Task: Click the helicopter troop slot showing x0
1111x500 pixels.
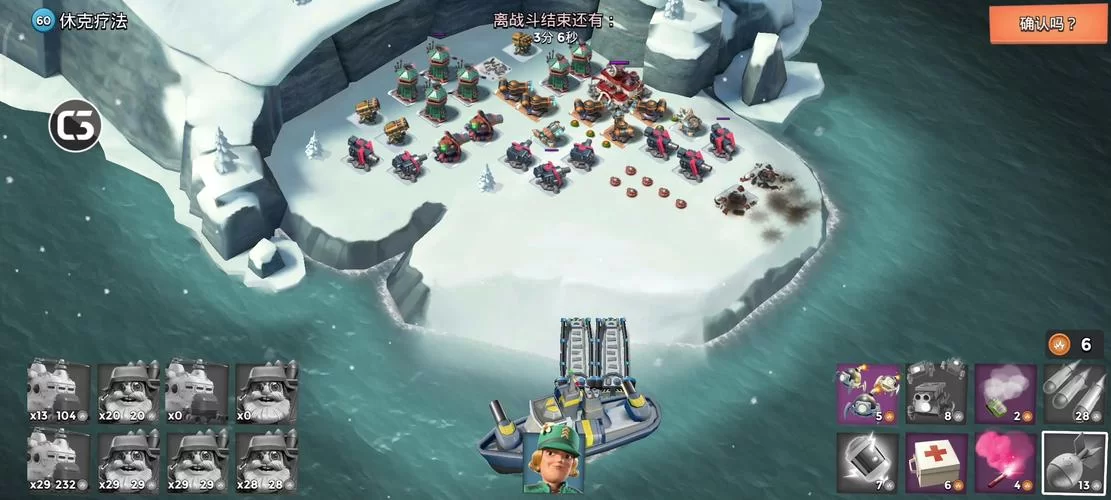Action: point(197,392)
